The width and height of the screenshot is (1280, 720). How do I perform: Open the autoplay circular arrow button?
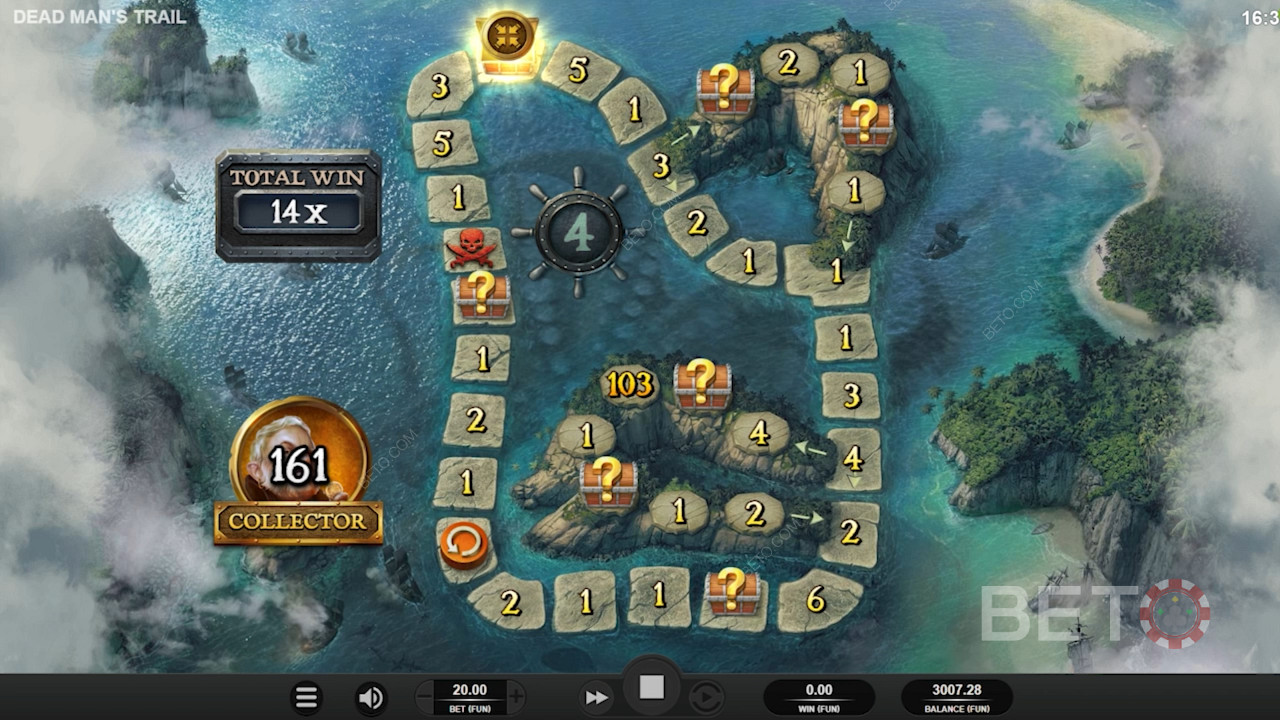(x=706, y=697)
